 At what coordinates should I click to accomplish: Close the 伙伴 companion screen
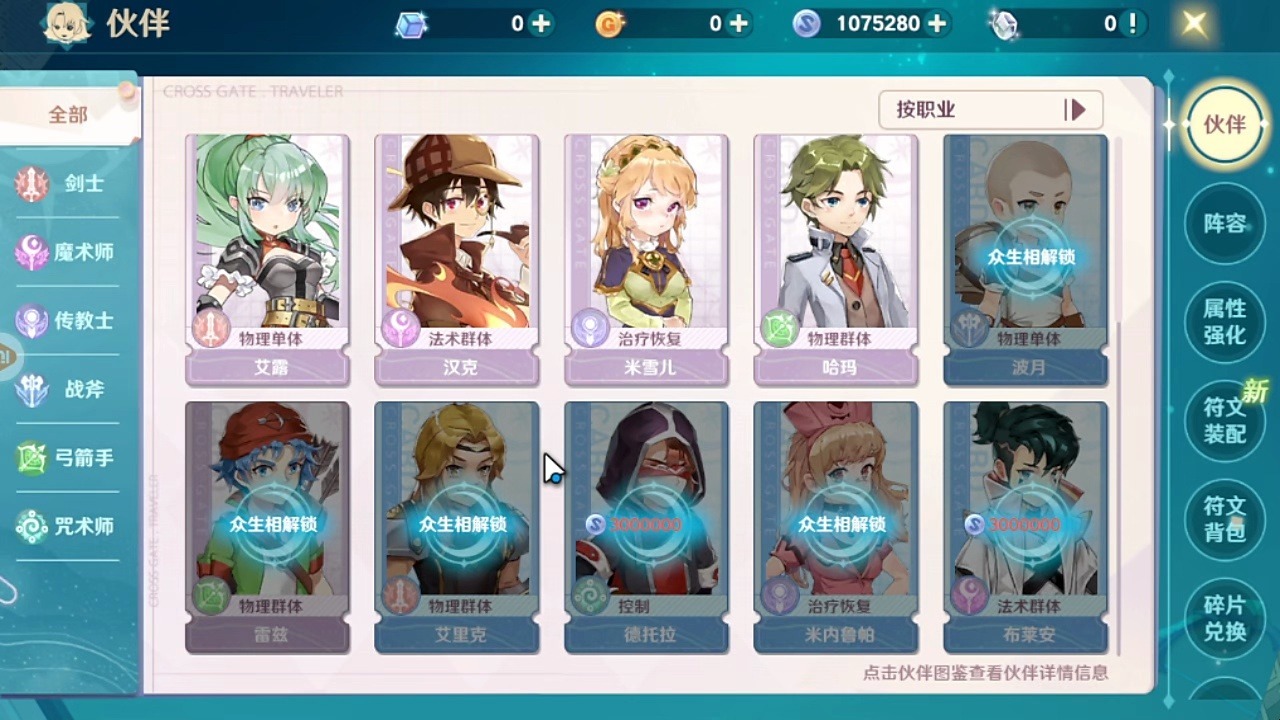click(1194, 24)
